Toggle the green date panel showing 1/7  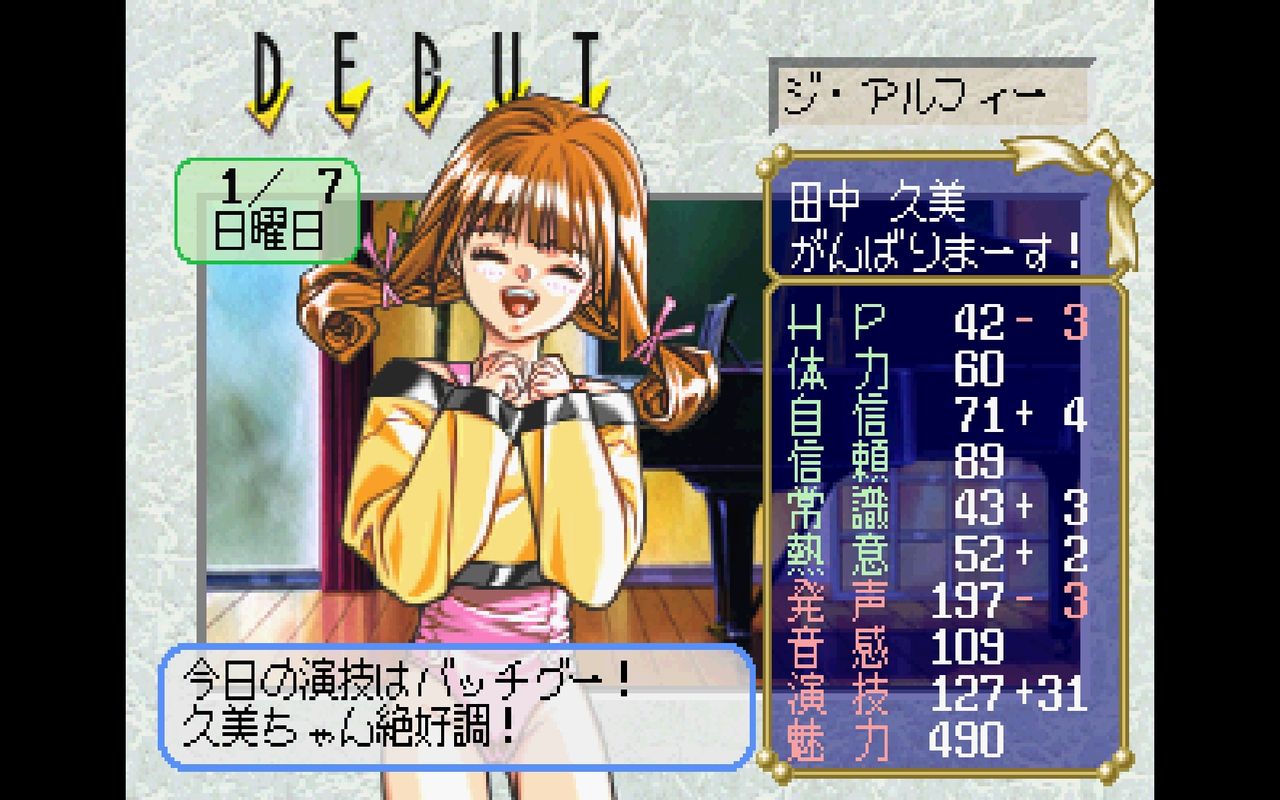[265, 185]
